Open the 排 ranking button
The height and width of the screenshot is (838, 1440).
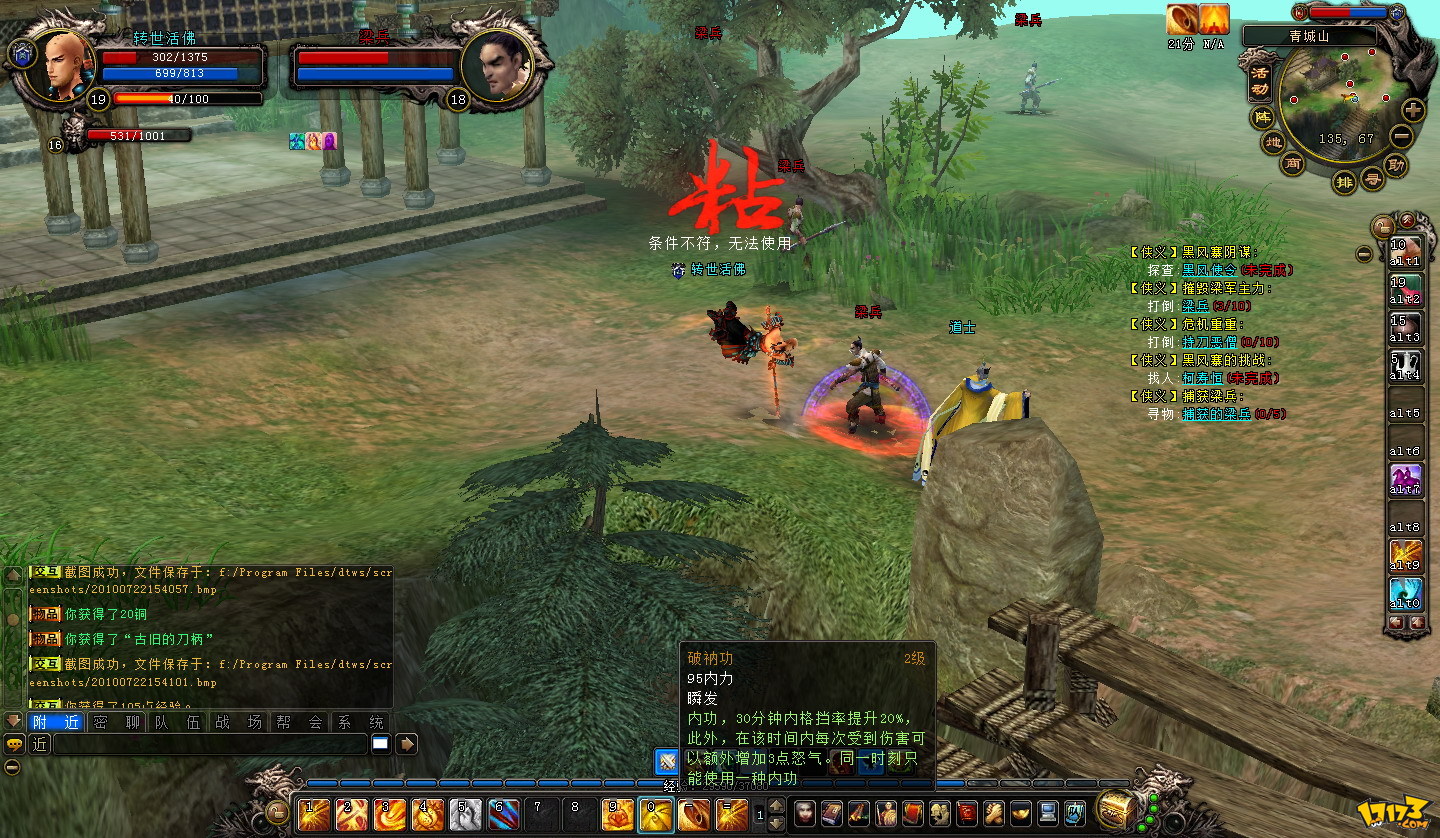[x=1345, y=182]
